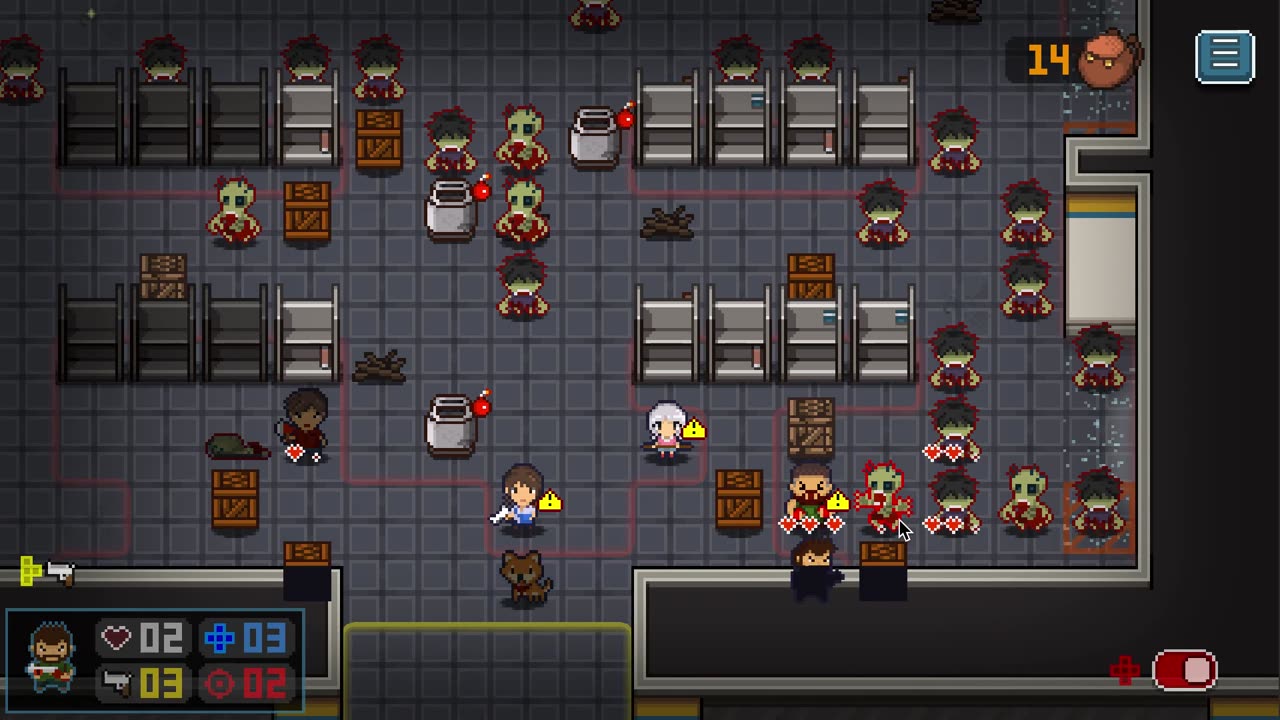The width and height of the screenshot is (1280, 720).
Task: Choose the pistol weapon icon above the portrait panel
Action: click(x=61, y=572)
